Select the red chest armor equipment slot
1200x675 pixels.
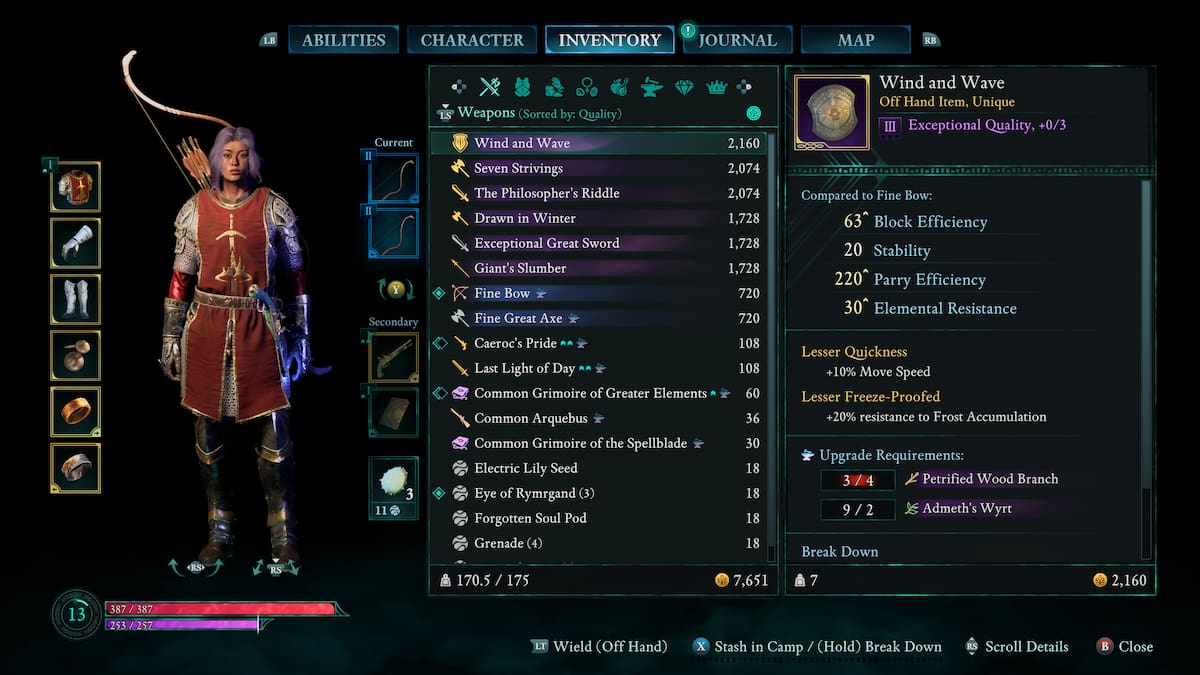point(76,187)
